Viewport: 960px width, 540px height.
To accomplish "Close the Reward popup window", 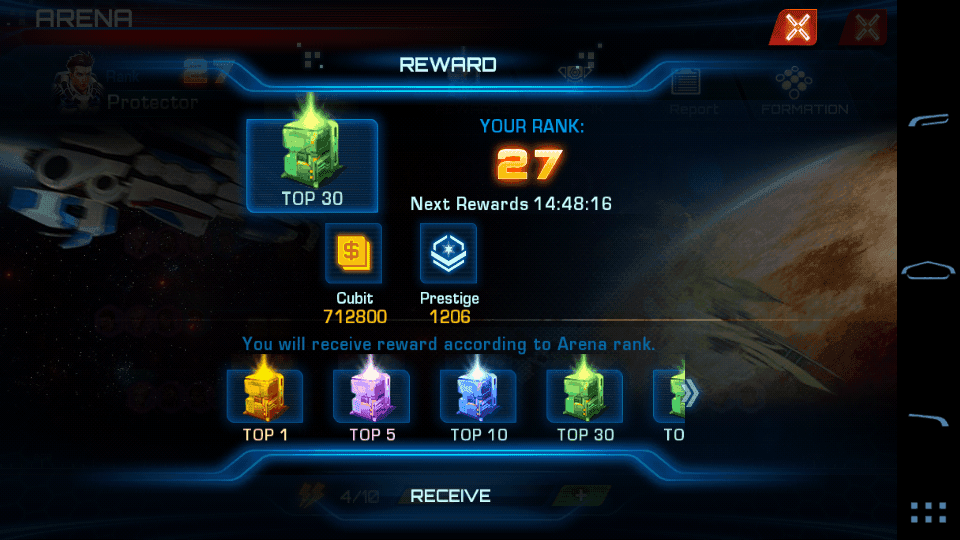I will click(x=796, y=28).
